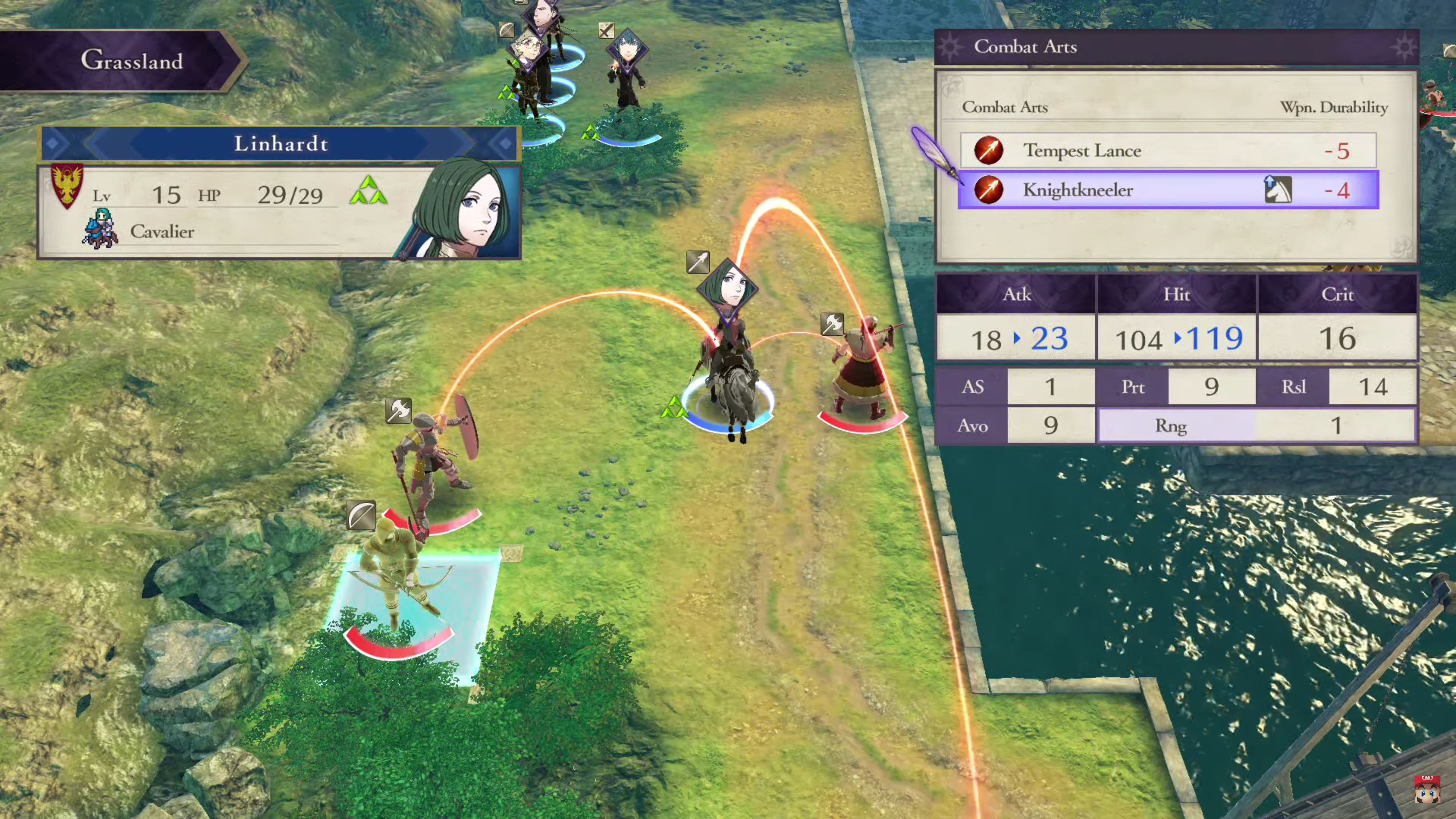The height and width of the screenshot is (819, 1456).
Task: Click the Combat Arts panel title bar
Action: click(1026, 47)
